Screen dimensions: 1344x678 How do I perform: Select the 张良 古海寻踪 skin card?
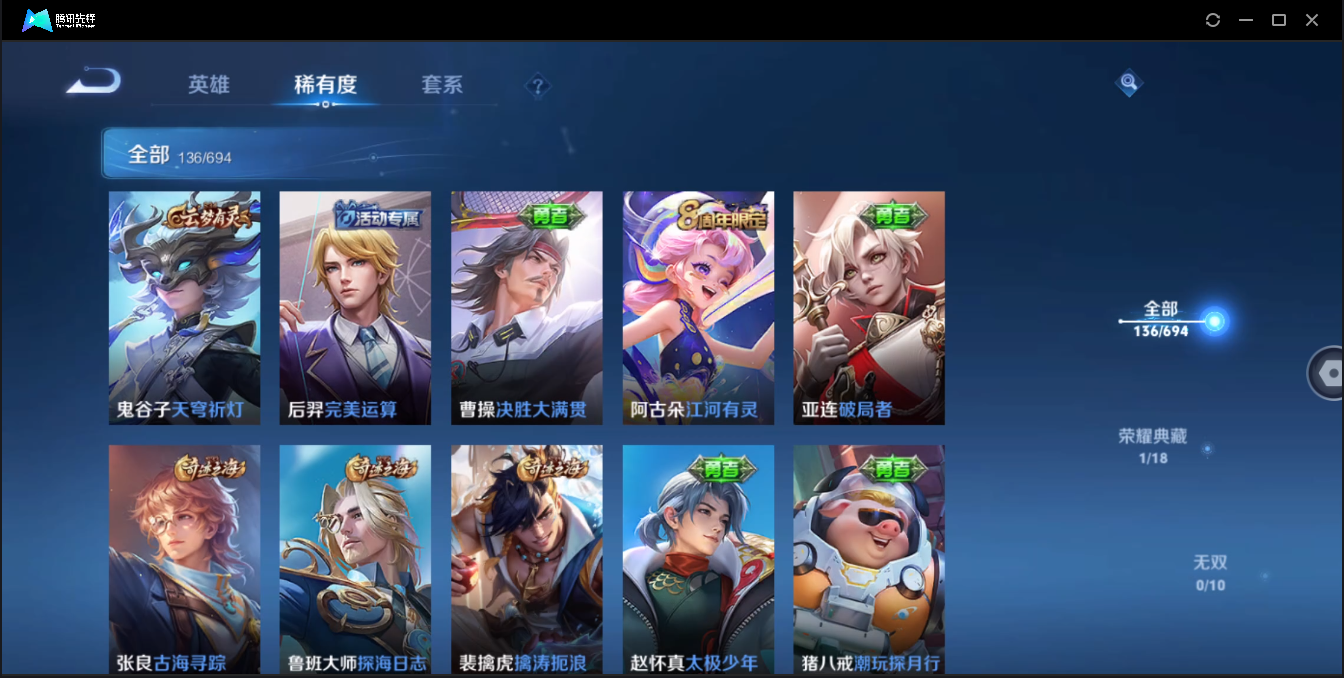tap(184, 559)
